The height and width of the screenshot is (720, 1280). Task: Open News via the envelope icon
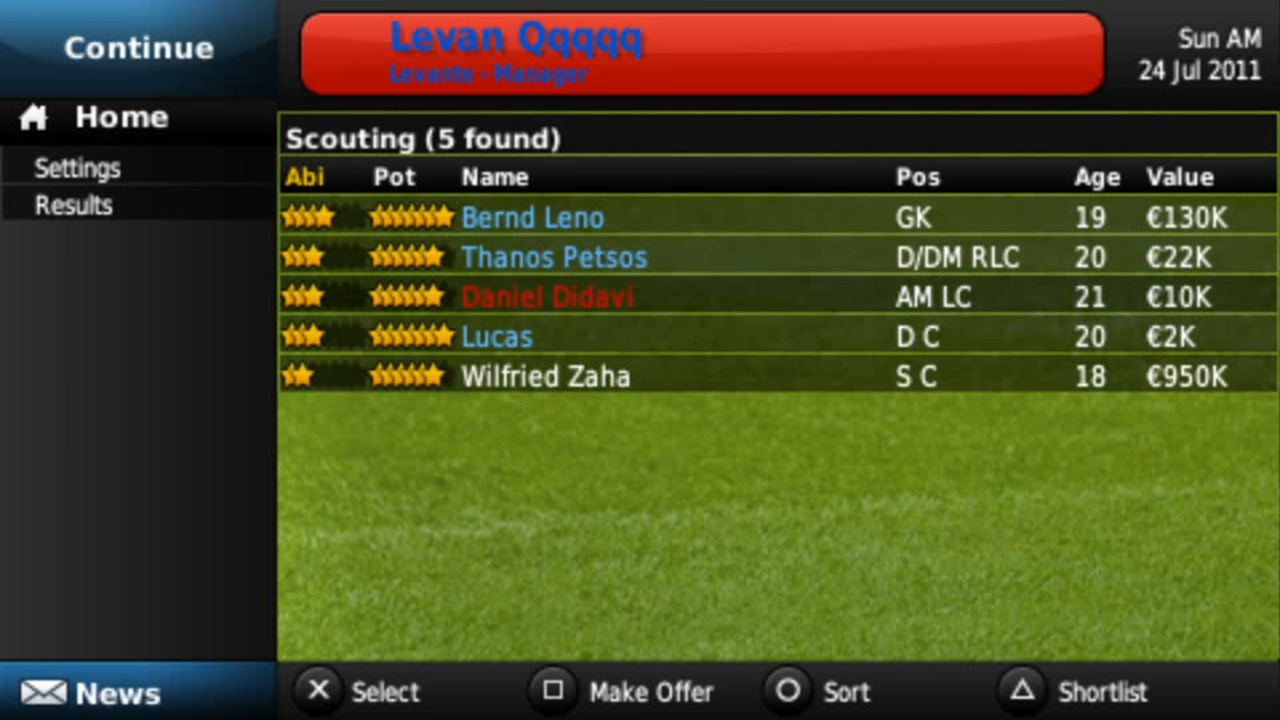tap(44, 693)
